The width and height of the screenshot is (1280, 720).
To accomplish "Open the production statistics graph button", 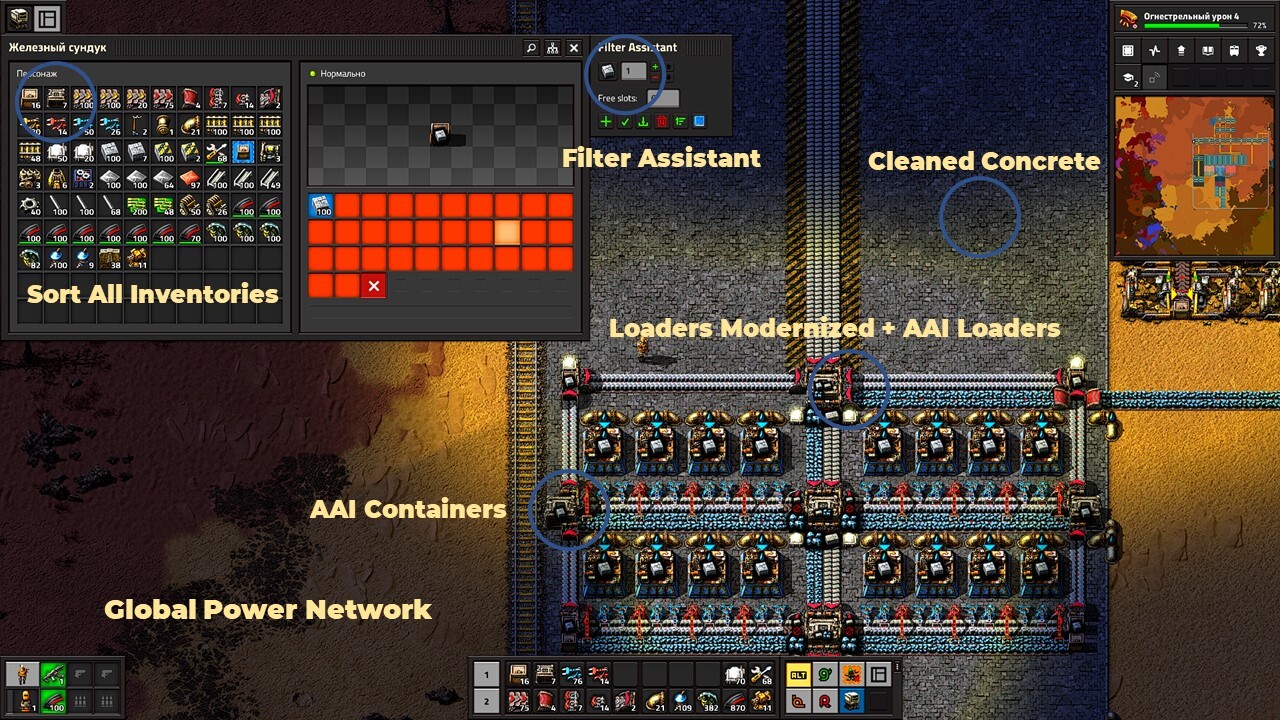I will pyautogui.click(x=1155, y=51).
